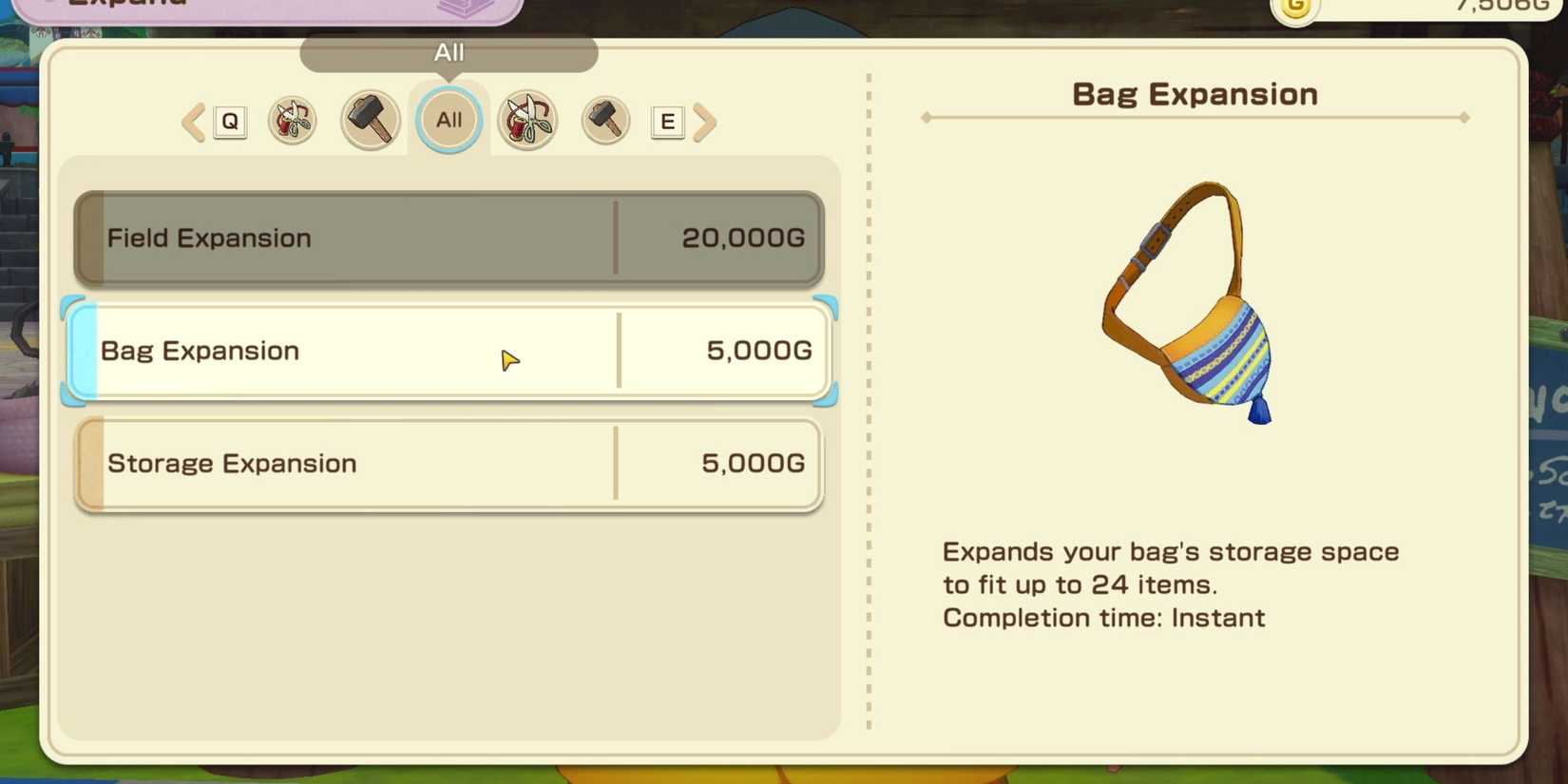Select the tailoring category icon left of All

tap(293, 121)
